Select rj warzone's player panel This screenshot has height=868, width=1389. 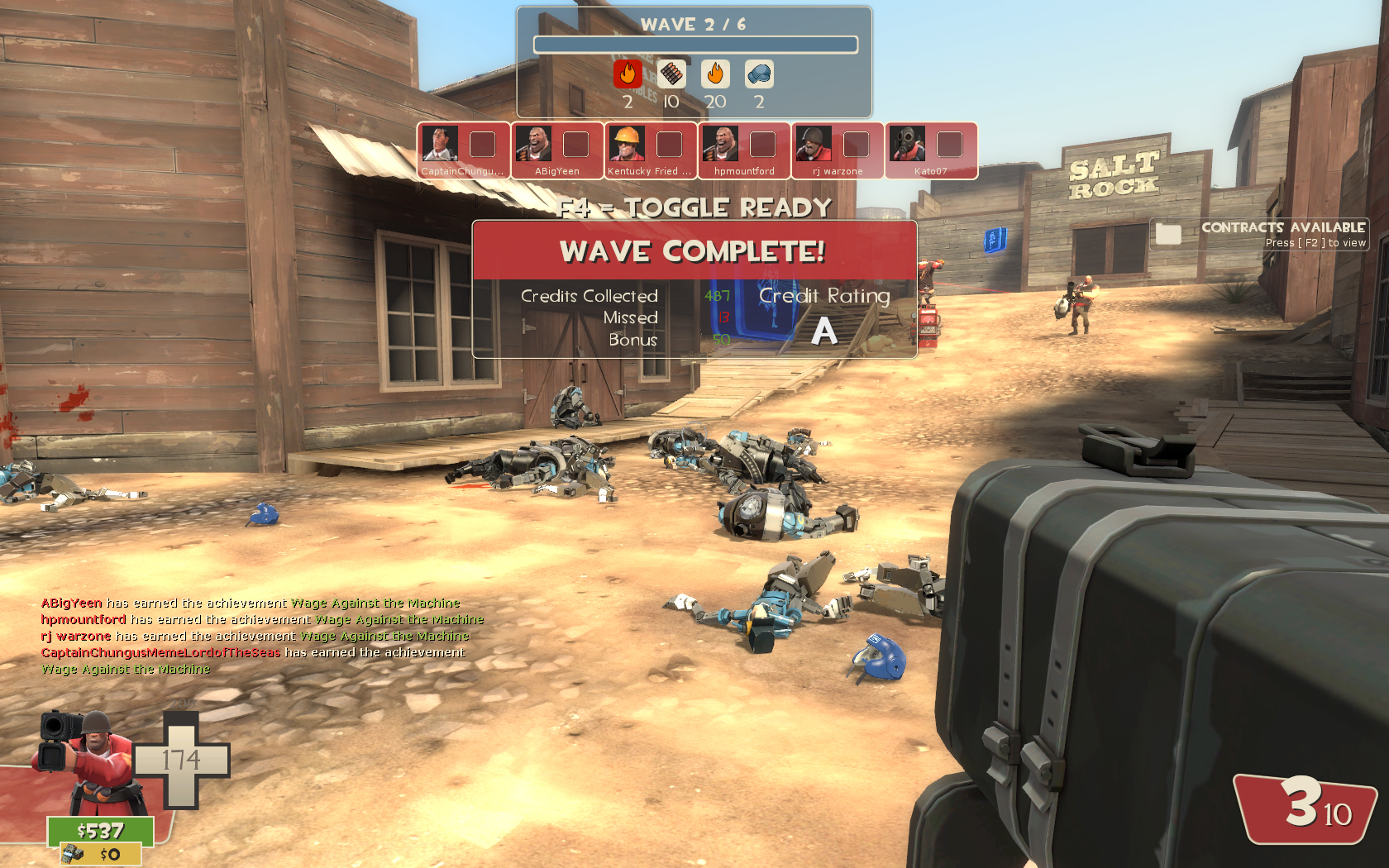(x=838, y=150)
